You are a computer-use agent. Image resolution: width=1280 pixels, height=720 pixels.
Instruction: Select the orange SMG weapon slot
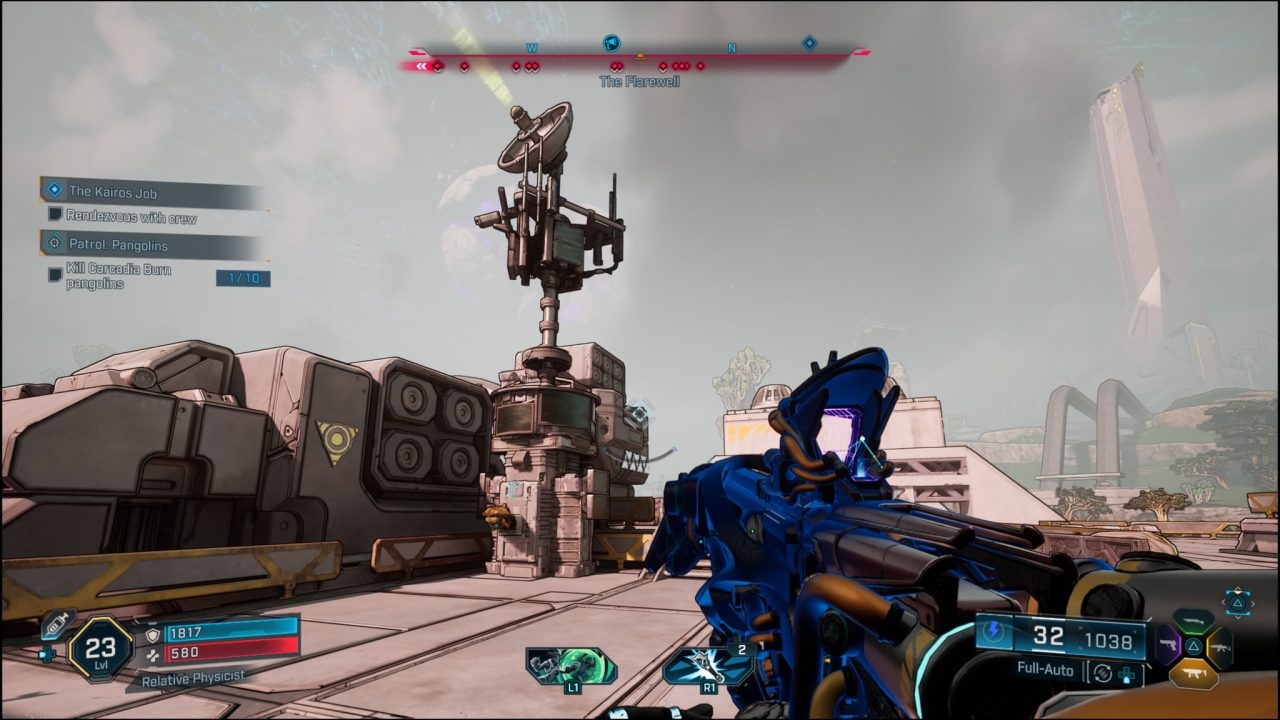click(x=1193, y=673)
